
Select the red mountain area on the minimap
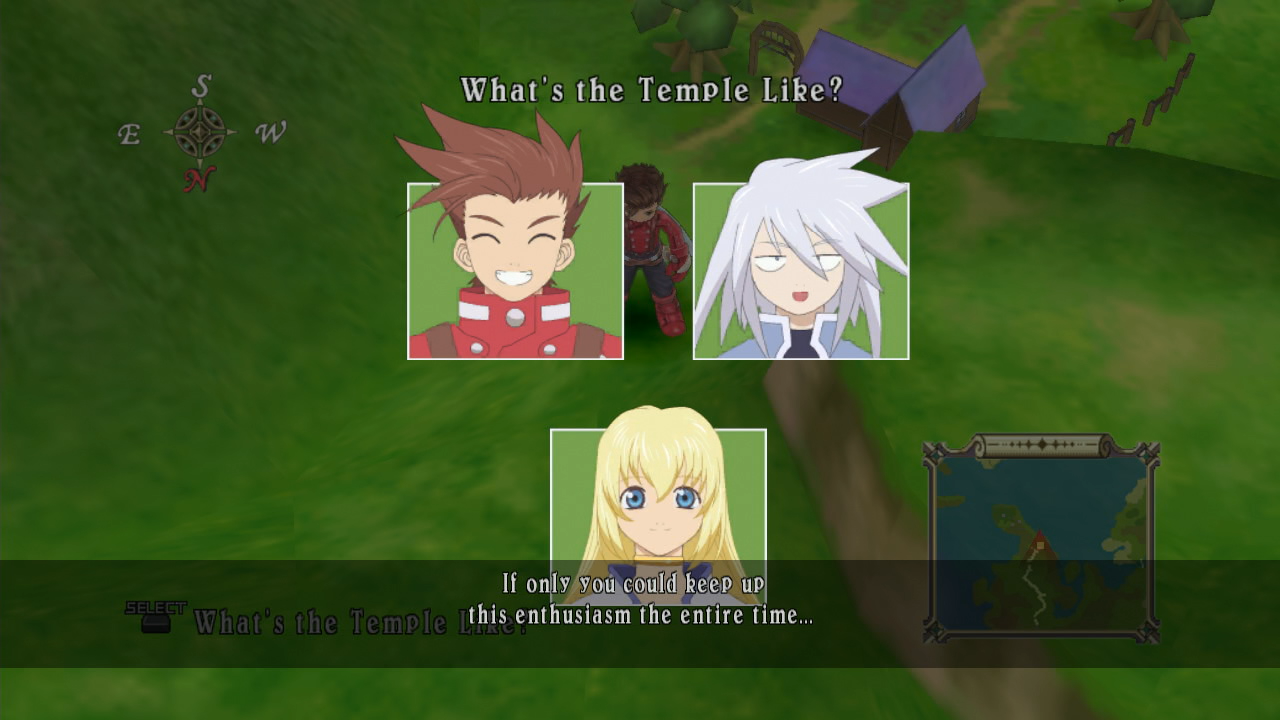1040,537
